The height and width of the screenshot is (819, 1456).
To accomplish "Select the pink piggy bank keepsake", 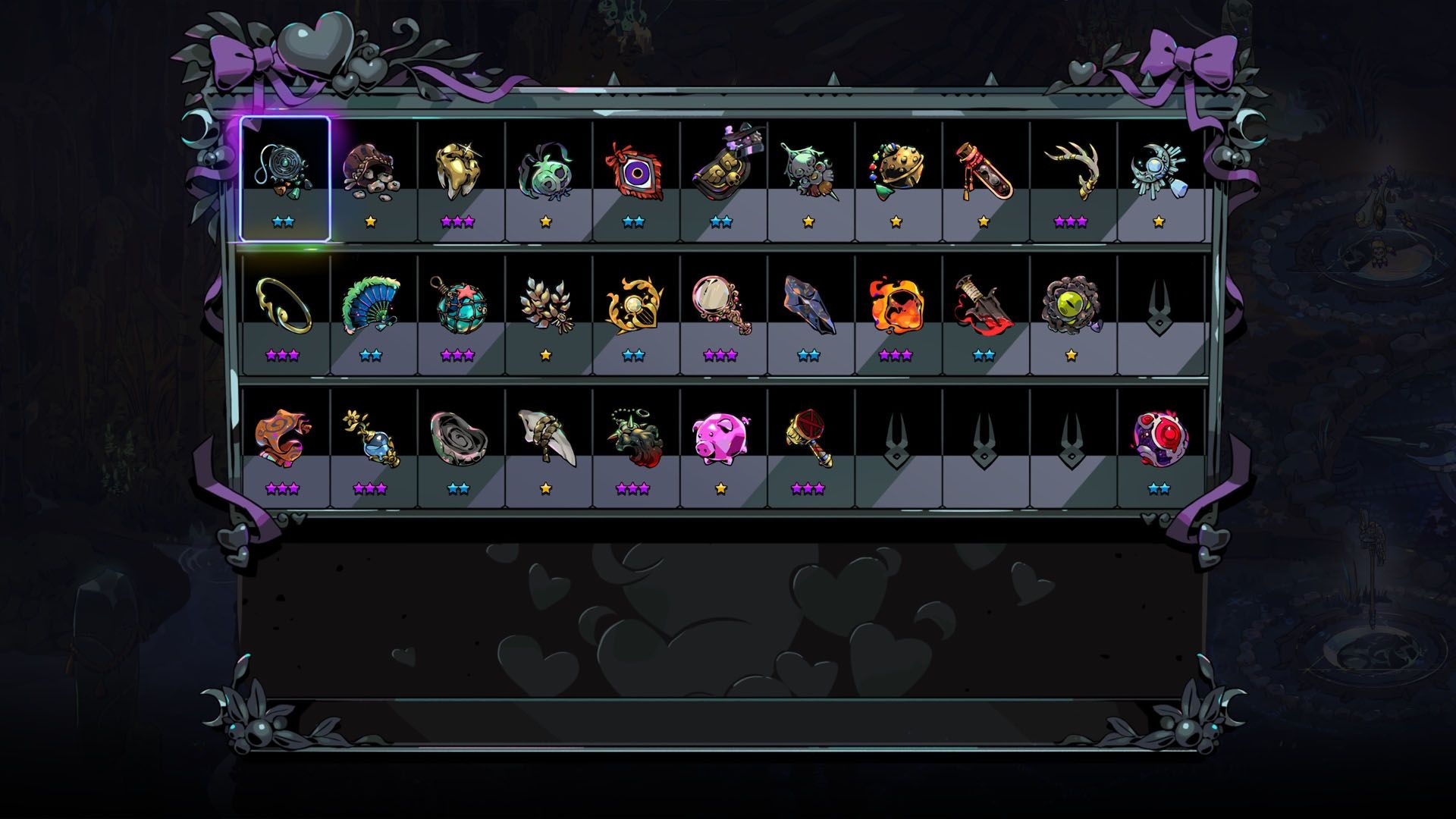I will (x=720, y=438).
